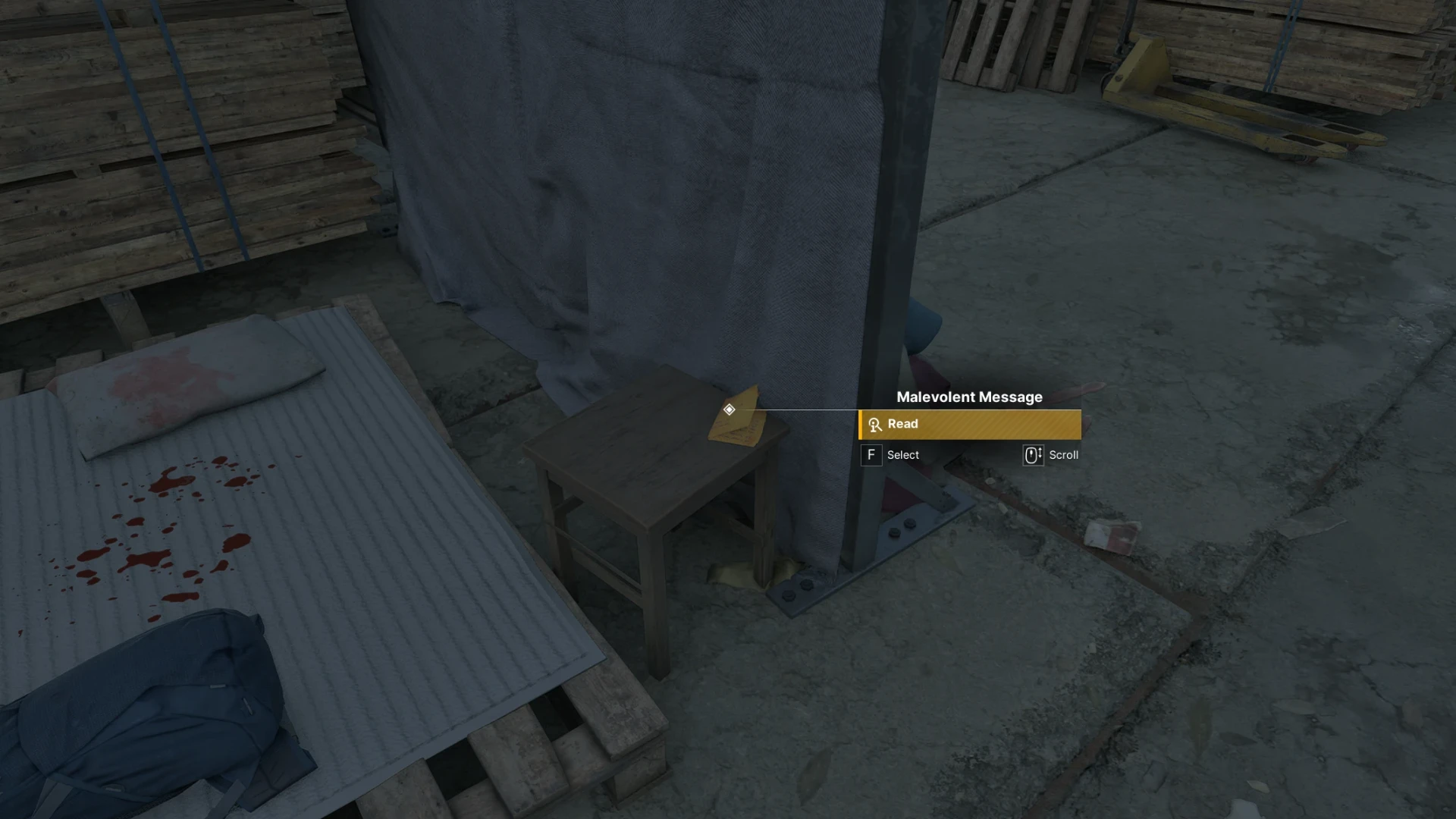
Task: Choose the Read interaction option
Action: click(969, 425)
